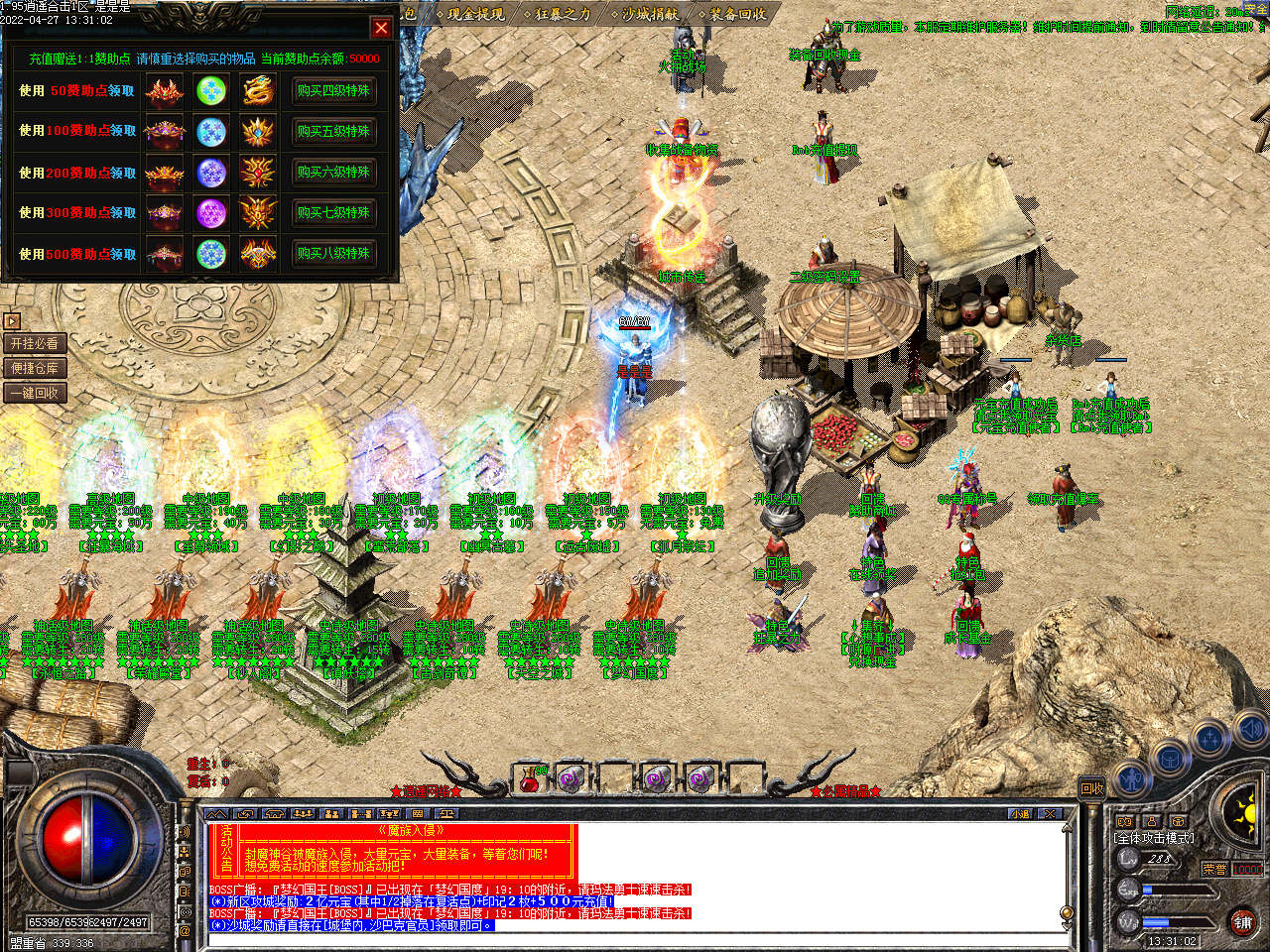1270x952 pixels.
Task: Open the 开挂必看 side button
Action: coord(35,343)
